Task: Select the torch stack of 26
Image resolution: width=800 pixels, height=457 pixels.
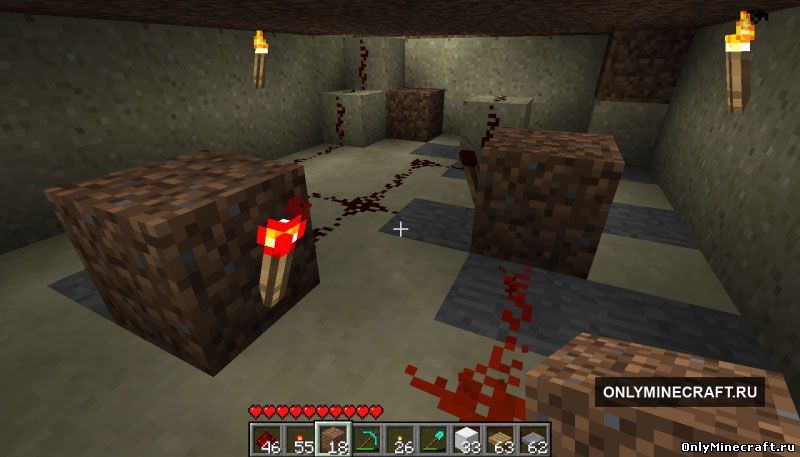Action: point(400,439)
